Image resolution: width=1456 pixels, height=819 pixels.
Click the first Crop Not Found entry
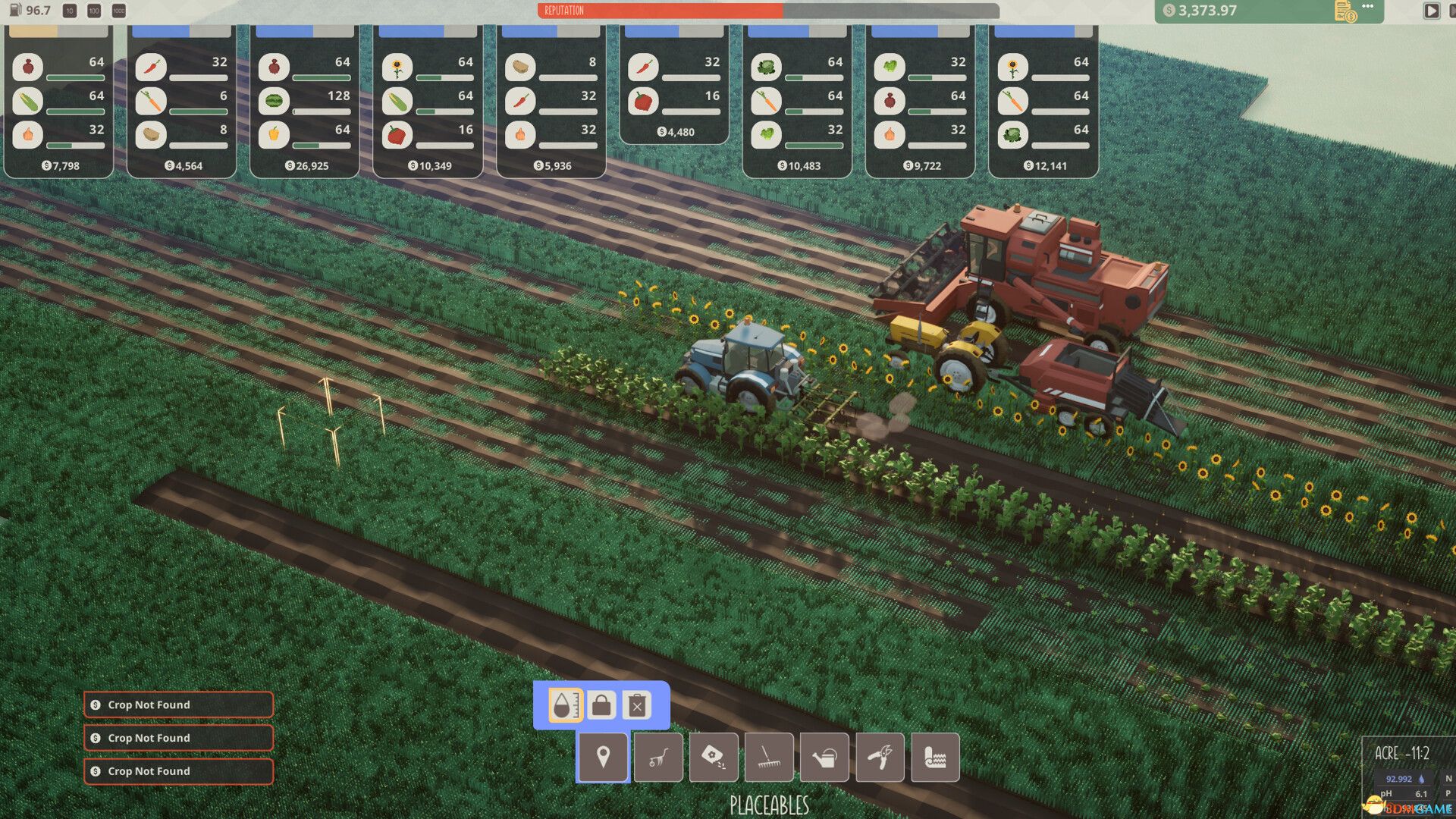[x=178, y=704]
